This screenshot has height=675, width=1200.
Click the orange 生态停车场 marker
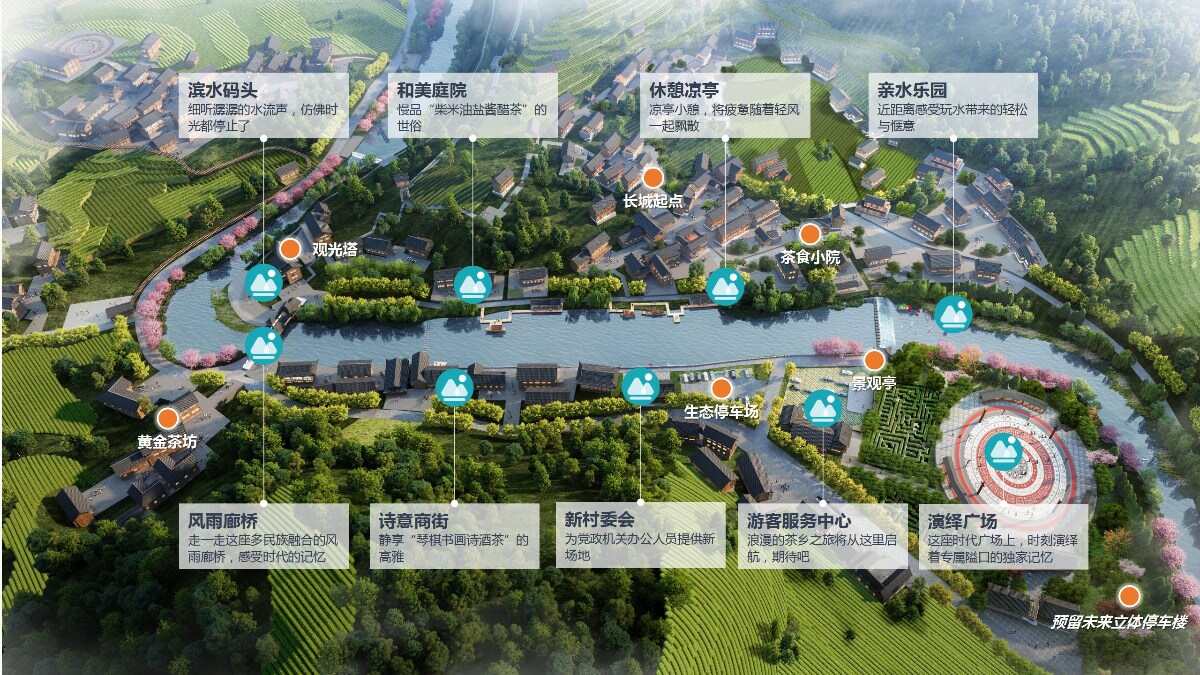(721, 388)
